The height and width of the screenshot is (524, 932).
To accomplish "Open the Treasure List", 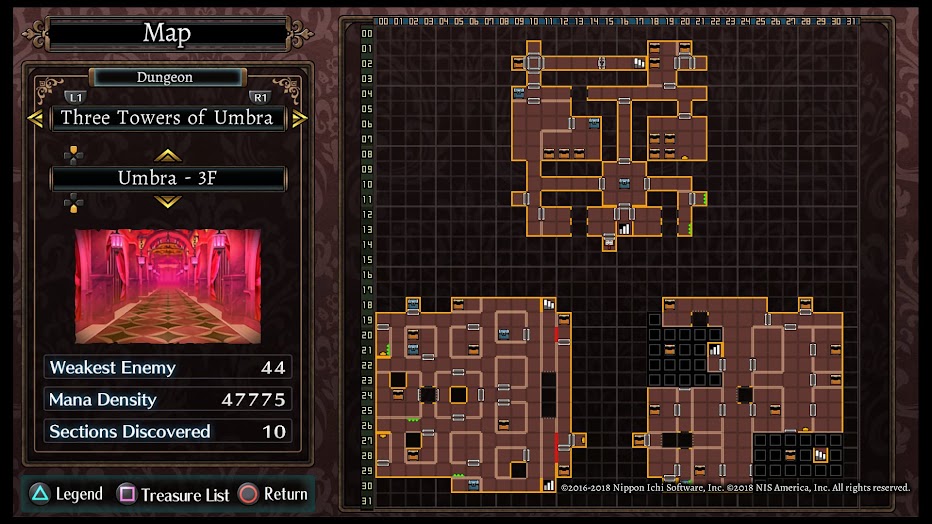I will coord(174,494).
